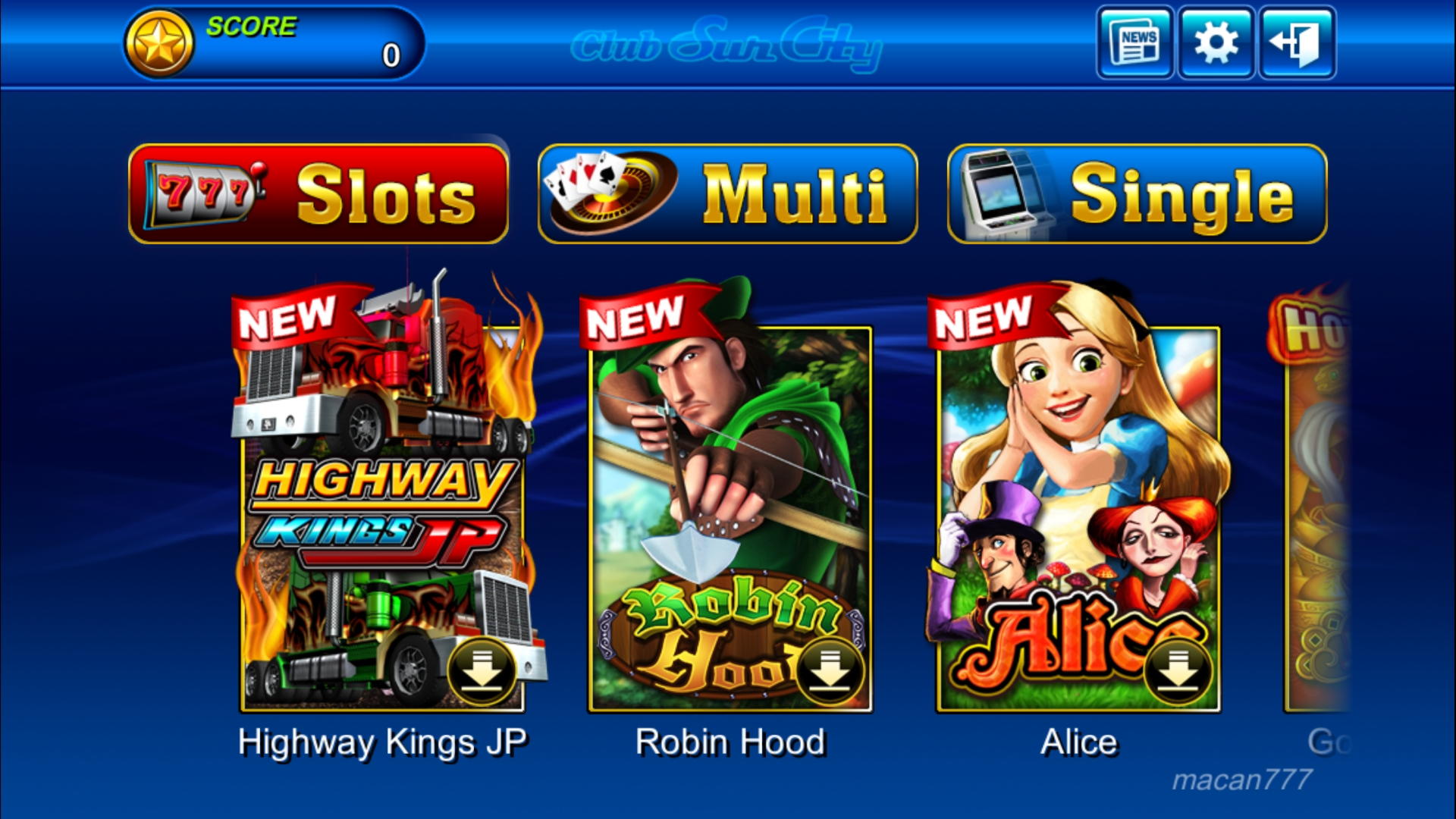Download the Alice game via arrow icon
Screen dimensions: 1456x819
pyautogui.click(x=1177, y=672)
